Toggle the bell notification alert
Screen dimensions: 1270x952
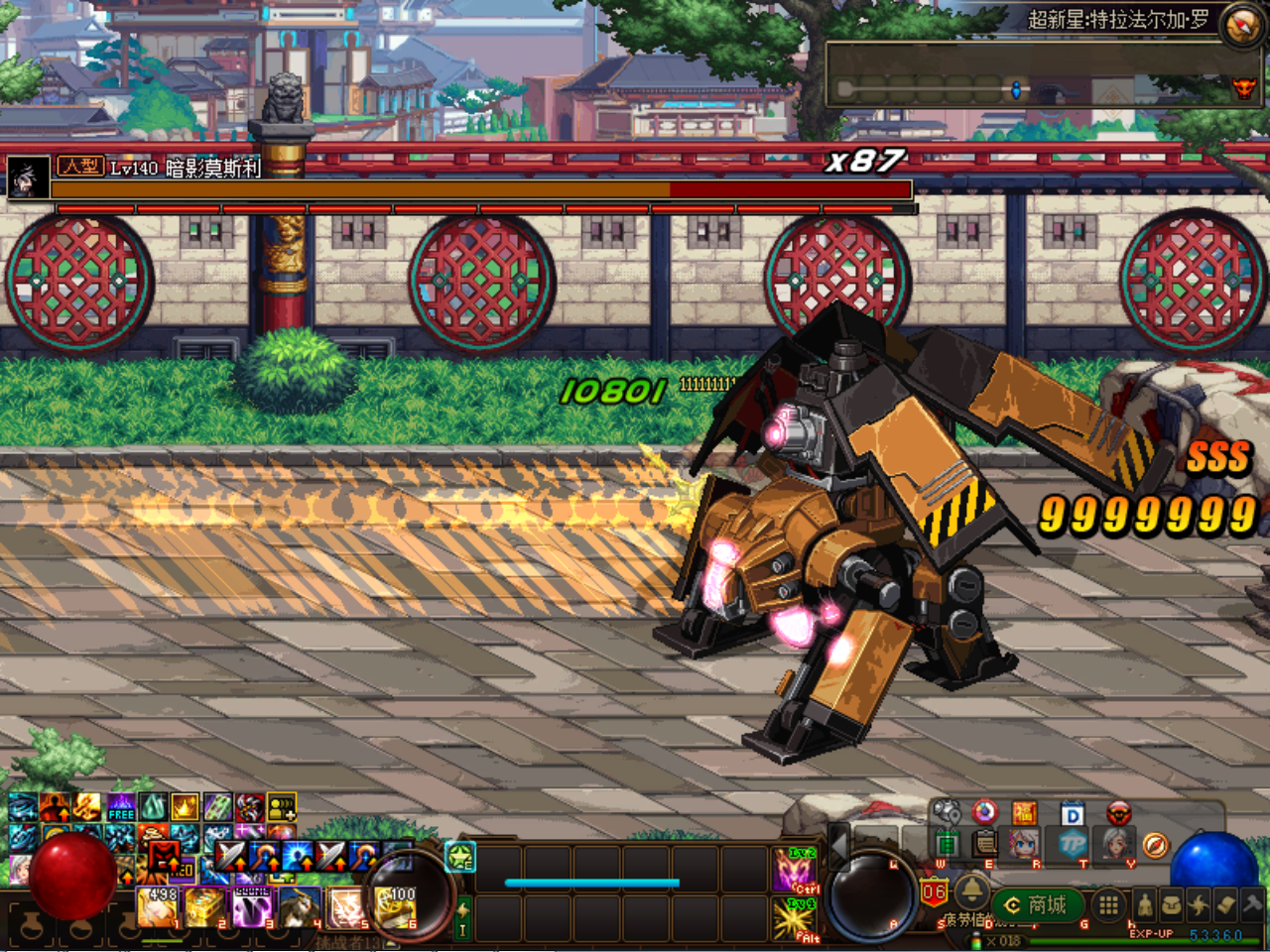tap(971, 891)
